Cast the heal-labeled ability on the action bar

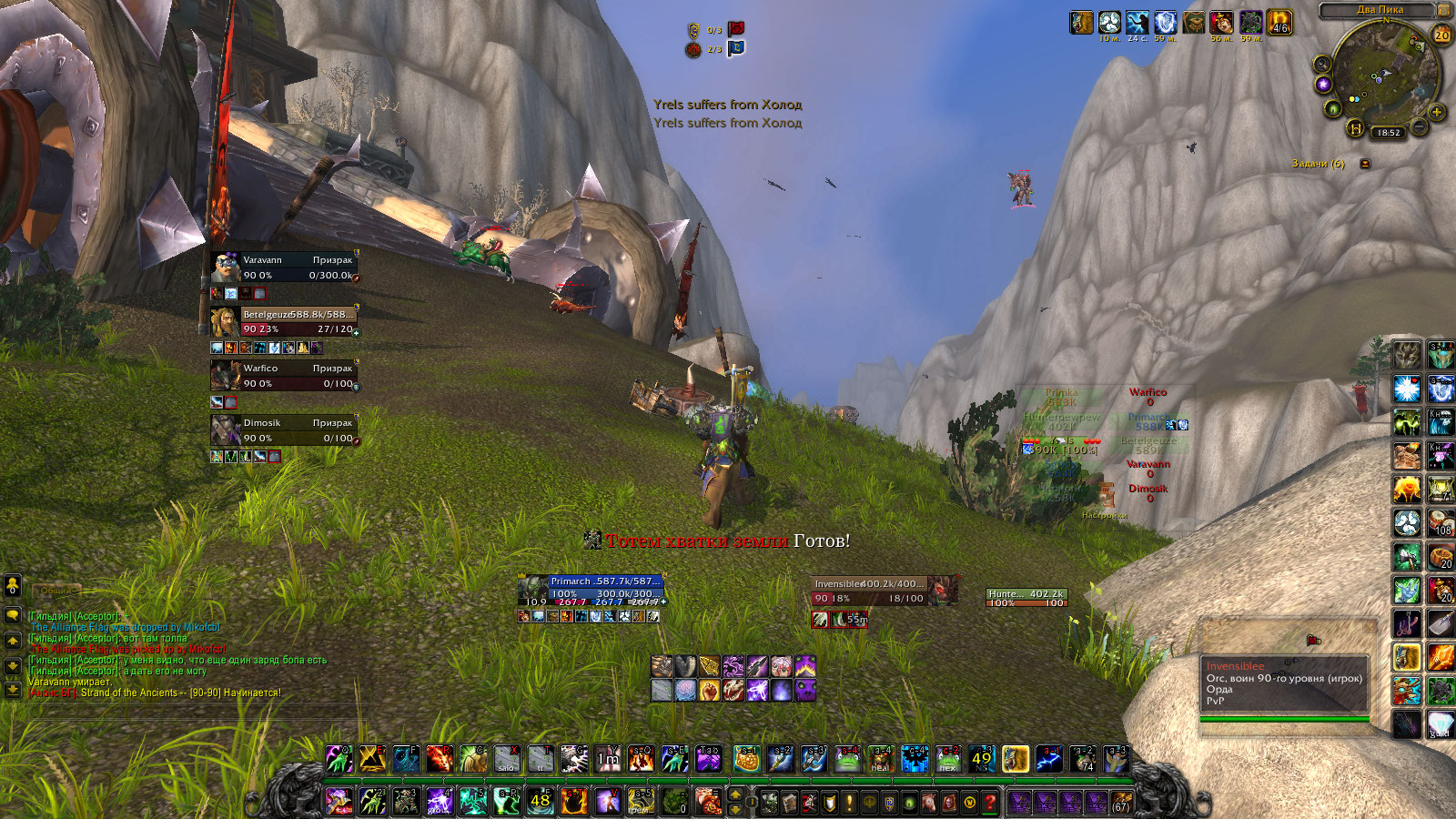point(880,758)
